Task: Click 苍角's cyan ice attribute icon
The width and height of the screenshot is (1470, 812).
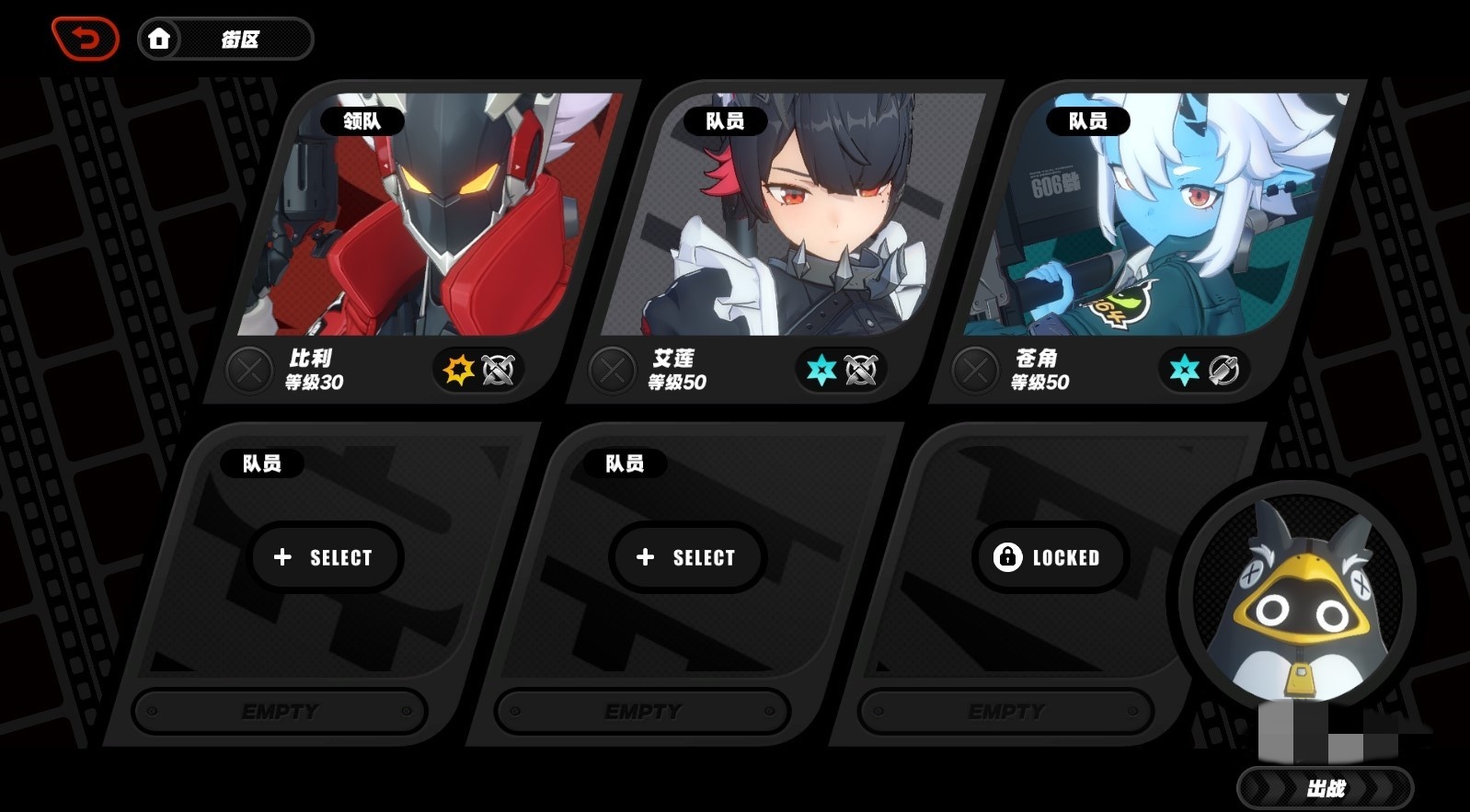Action: click(1184, 370)
